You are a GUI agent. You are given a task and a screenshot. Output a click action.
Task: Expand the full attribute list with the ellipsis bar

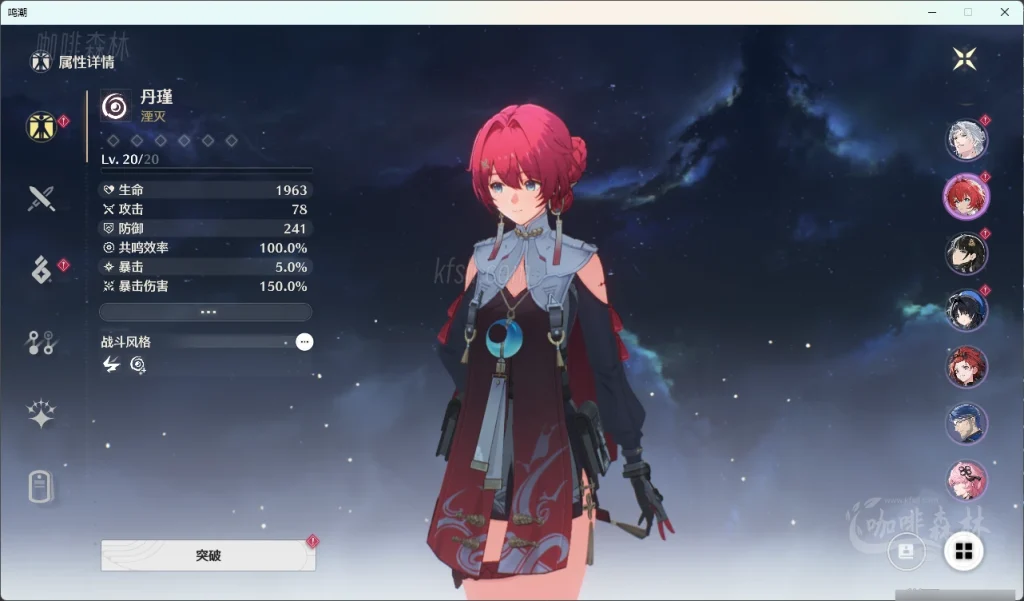pyautogui.click(x=207, y=312)
